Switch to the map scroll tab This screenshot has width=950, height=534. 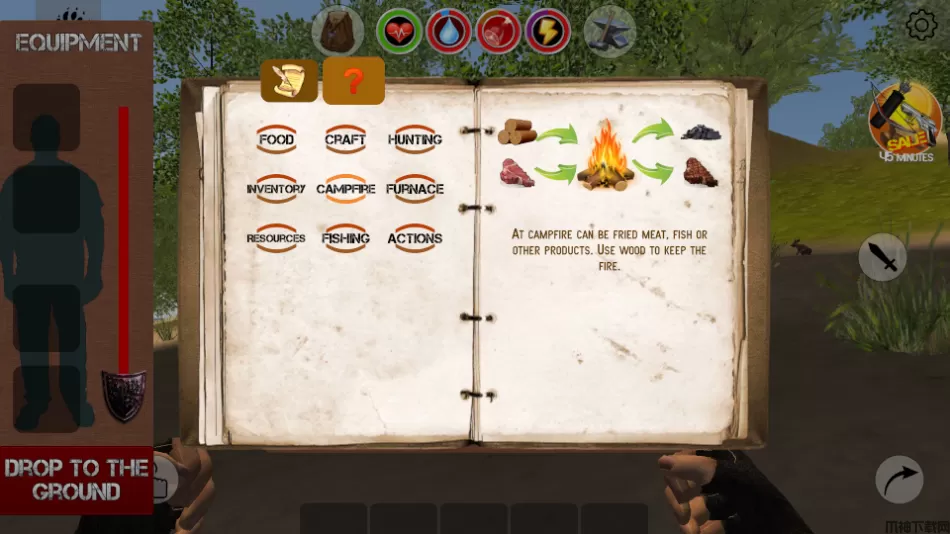290,81
